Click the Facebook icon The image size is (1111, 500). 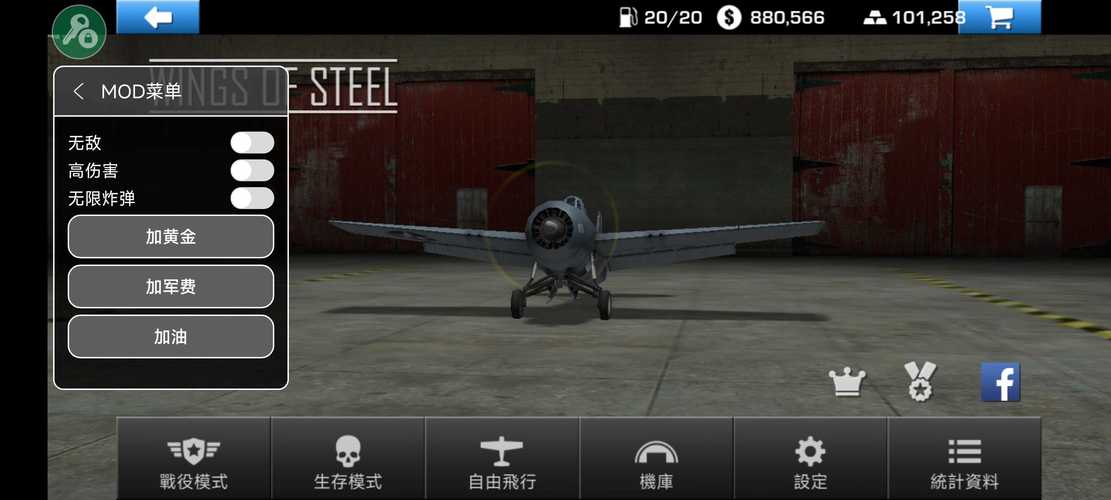pyautogui.click(x=1000, y=382)
